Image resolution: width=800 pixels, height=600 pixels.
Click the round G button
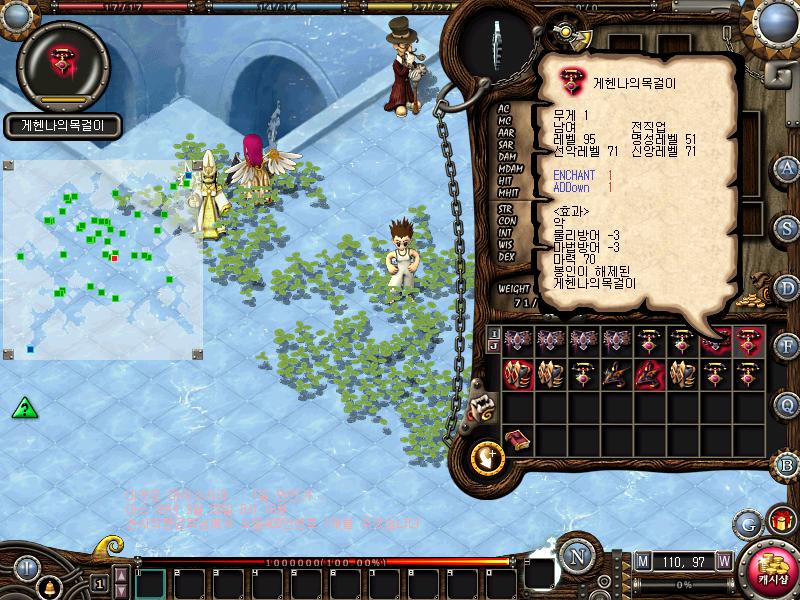click(748, 522)
